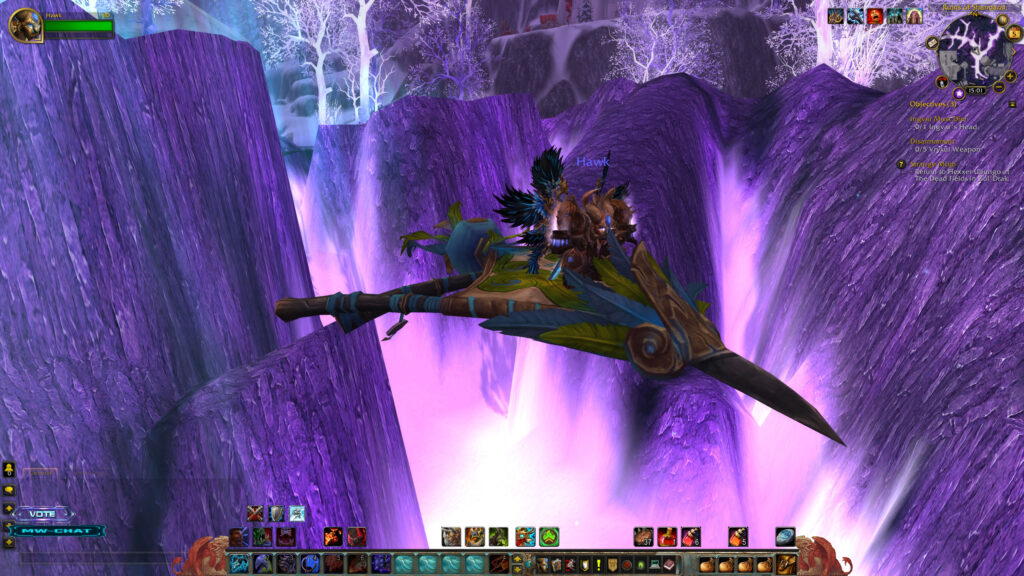
Task: Select the shield stance icon
Action: [276, 514]
